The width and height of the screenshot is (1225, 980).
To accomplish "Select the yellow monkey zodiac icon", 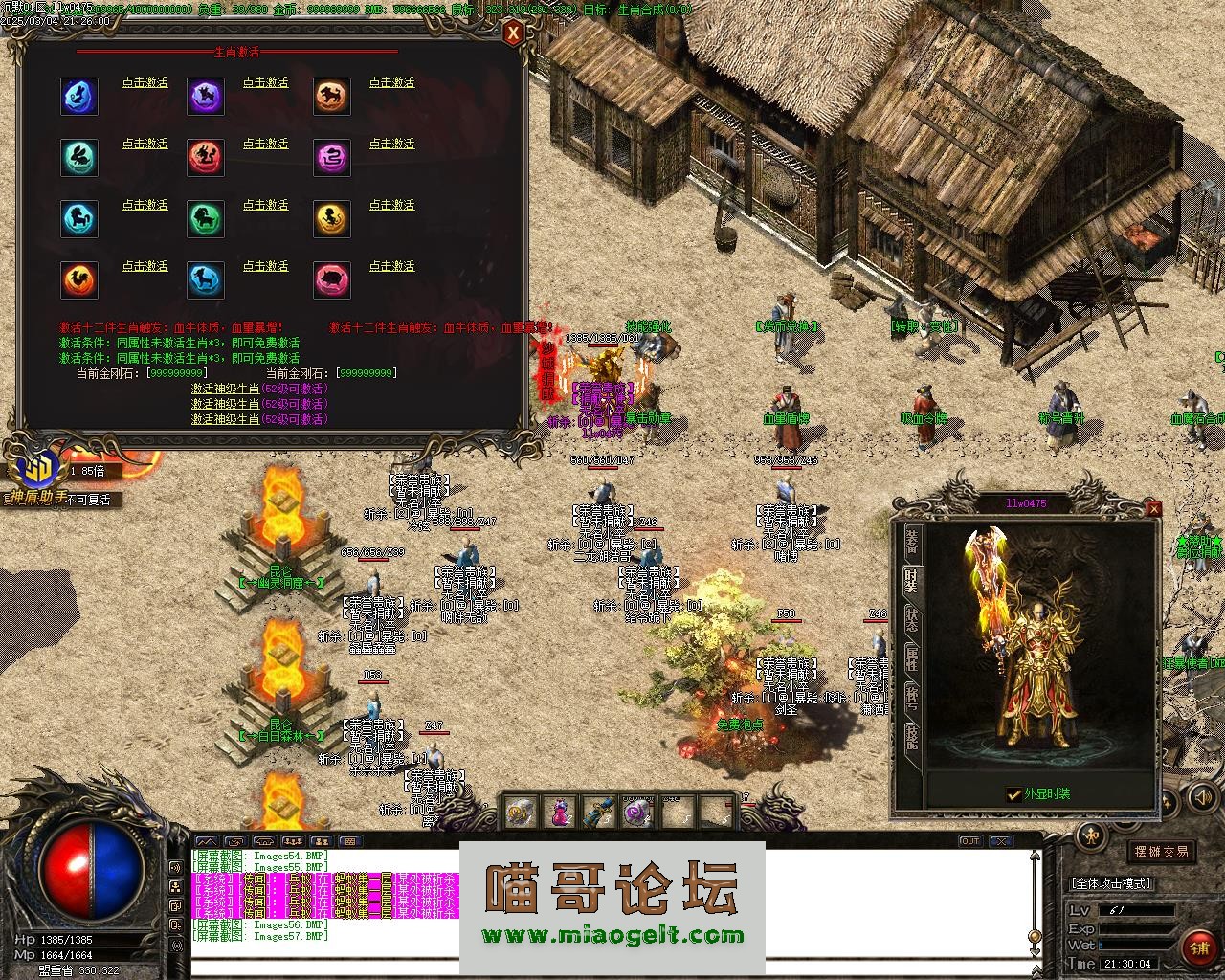I will coord(332,219).
